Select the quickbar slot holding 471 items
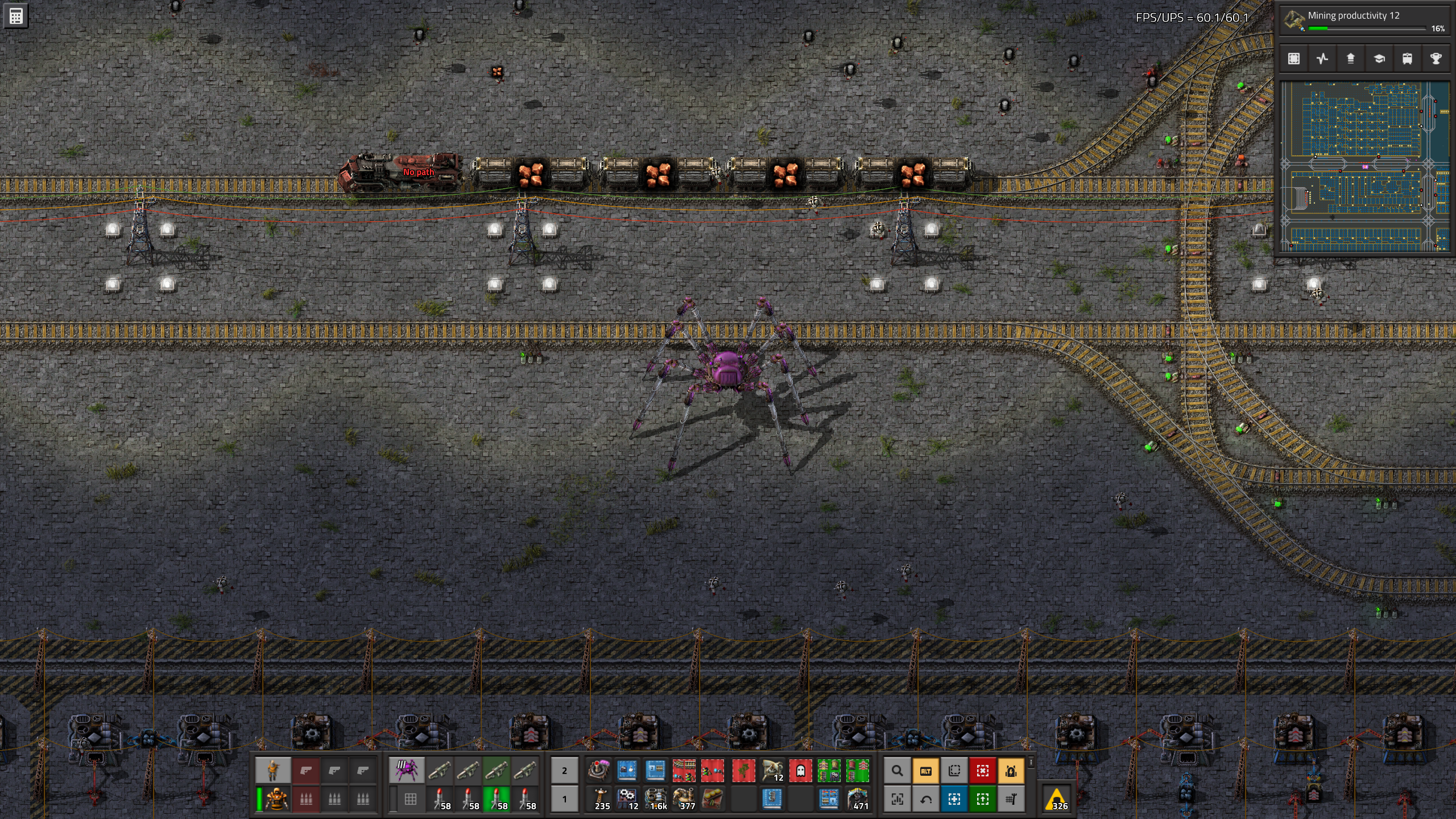Screen dimensions: 1456x819 [x=857, y=799]
